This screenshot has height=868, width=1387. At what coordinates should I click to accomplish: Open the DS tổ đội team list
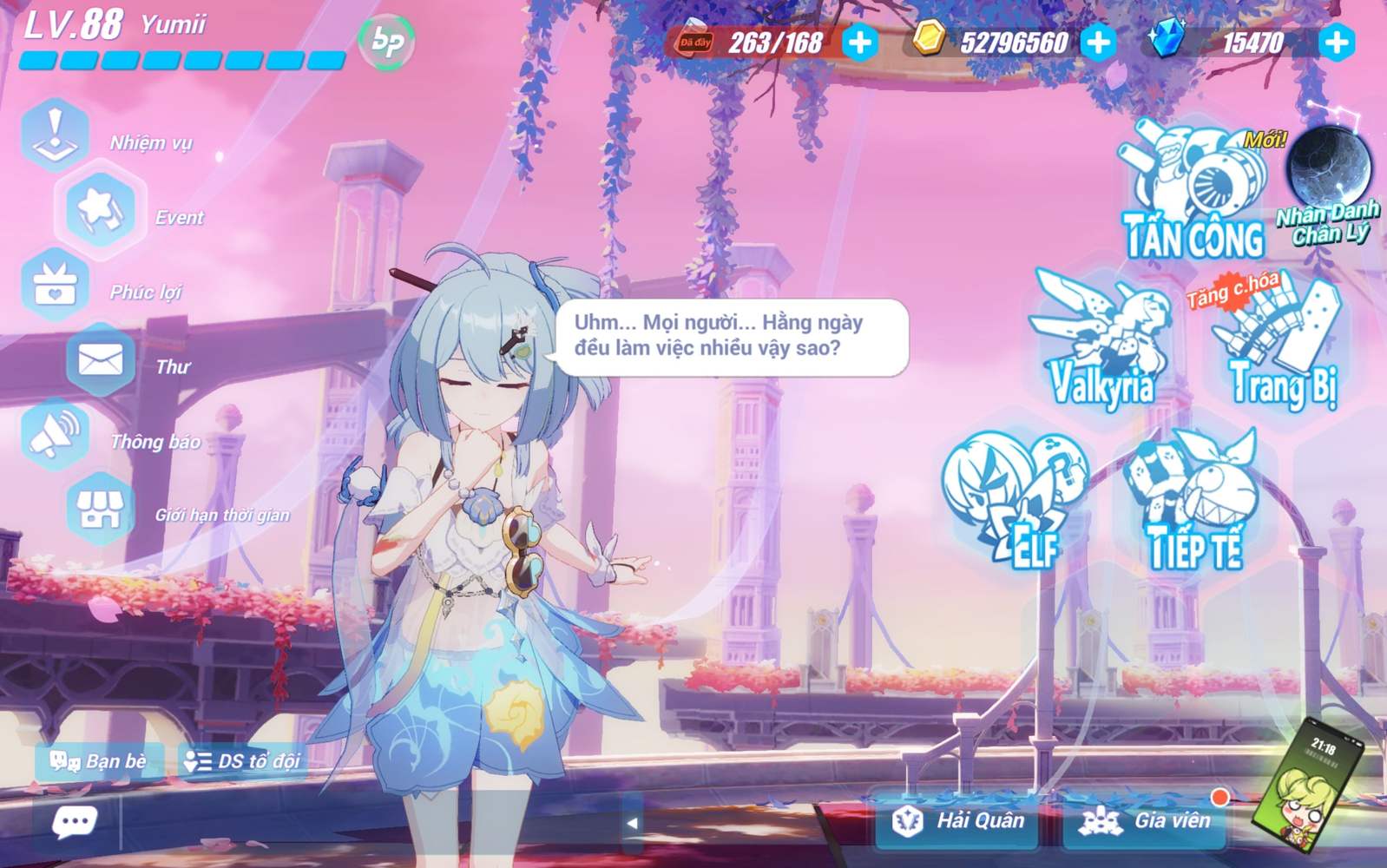pyautogui.click(x=242, y=761)
